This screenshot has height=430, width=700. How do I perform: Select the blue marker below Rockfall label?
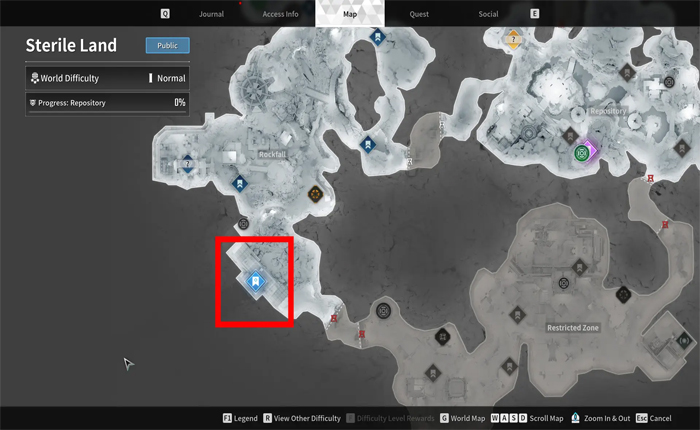(x=240, y=183)
